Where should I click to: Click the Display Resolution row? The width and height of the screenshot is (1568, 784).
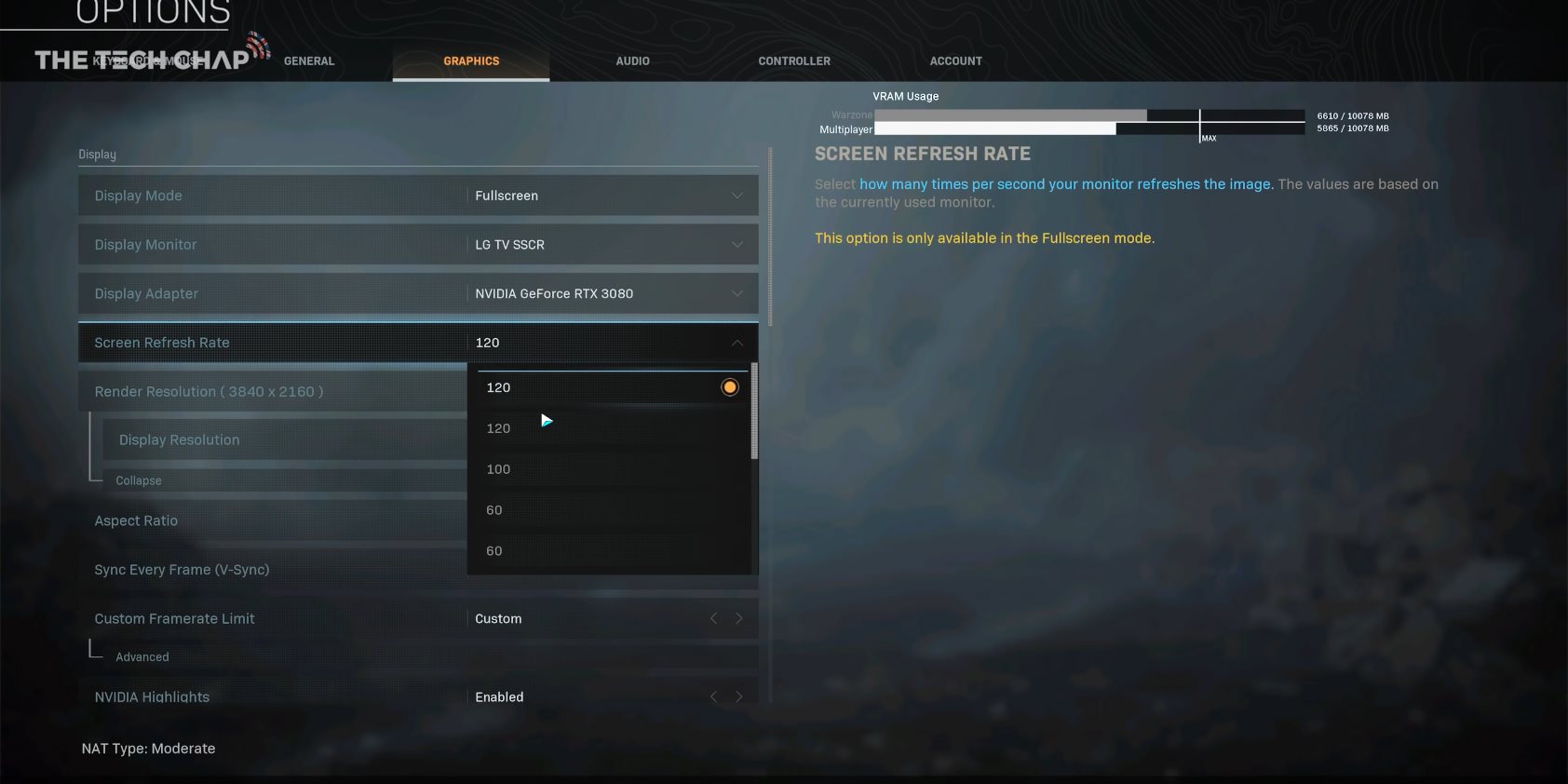[x=279, y=439]
